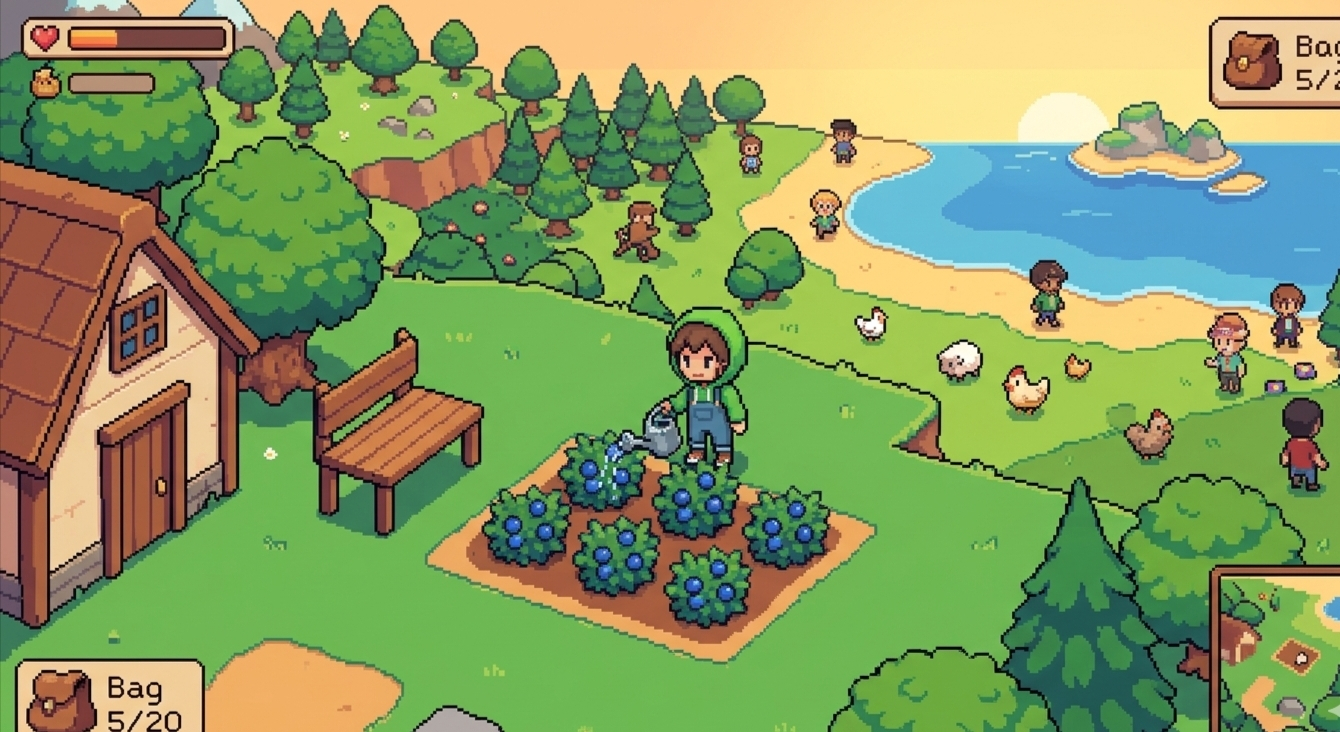Open the Bag panel in the sunset sky
This screenshot has height=732, width=1340.
(x=1277, y=62)
